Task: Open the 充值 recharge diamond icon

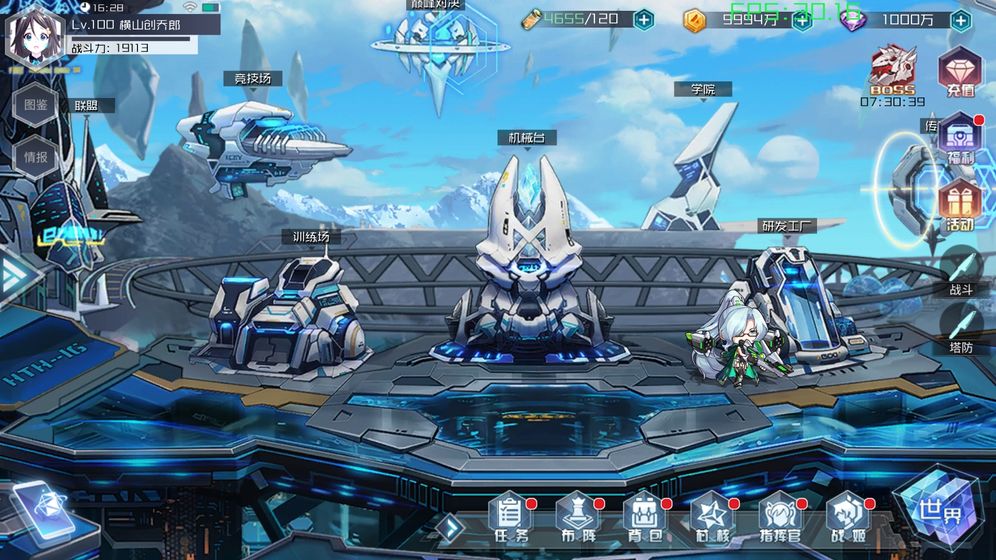Action: point(959,72)
